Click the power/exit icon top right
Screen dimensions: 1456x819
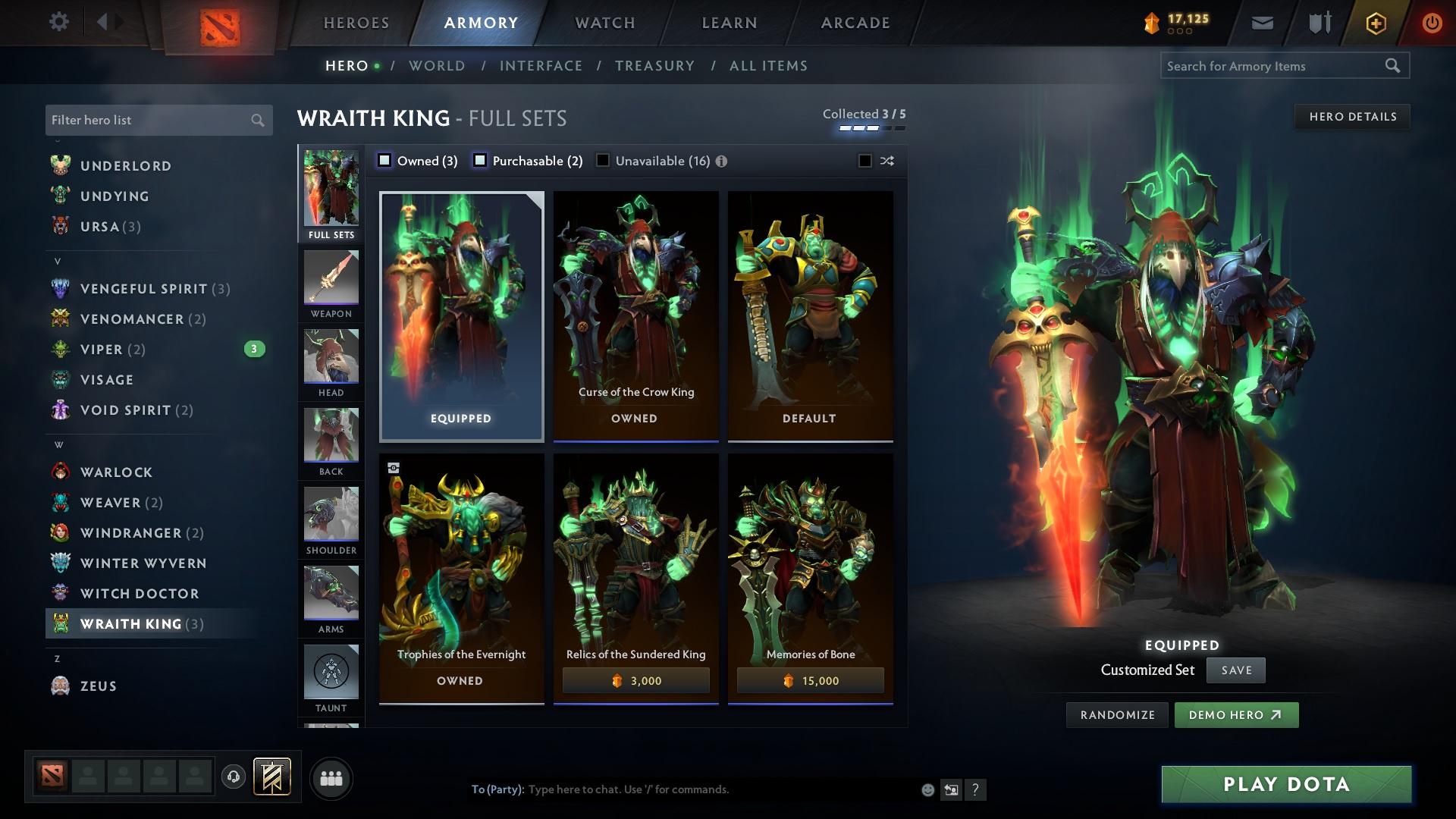(1432, 22)
